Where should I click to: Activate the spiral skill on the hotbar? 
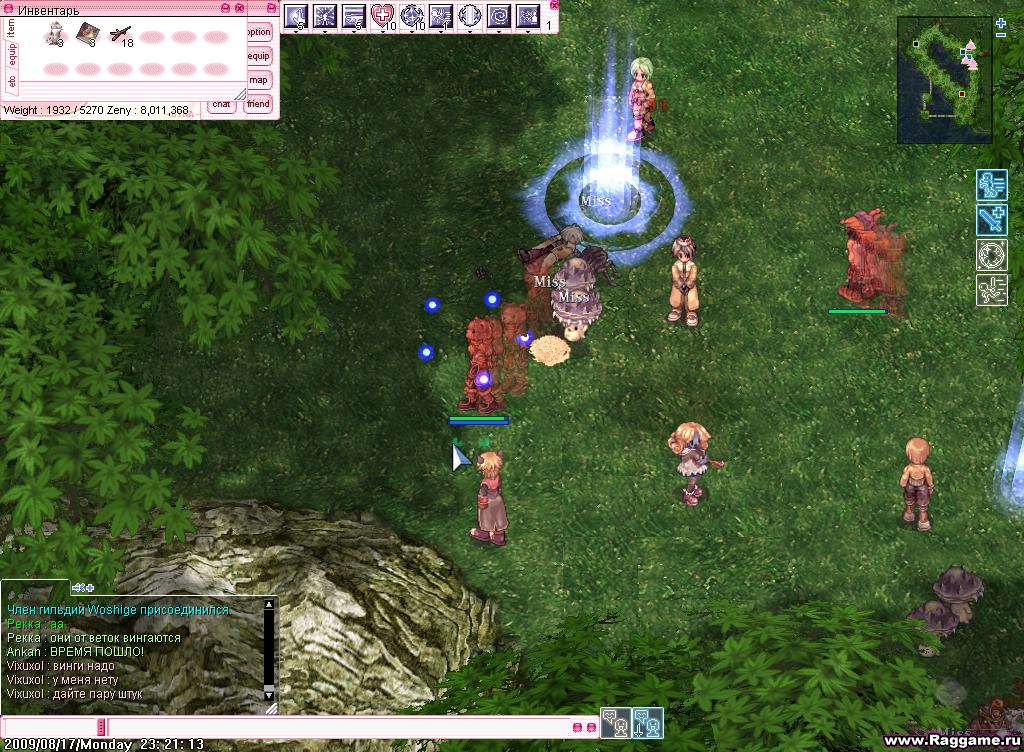pyautogui.click(x=499, y=16)
